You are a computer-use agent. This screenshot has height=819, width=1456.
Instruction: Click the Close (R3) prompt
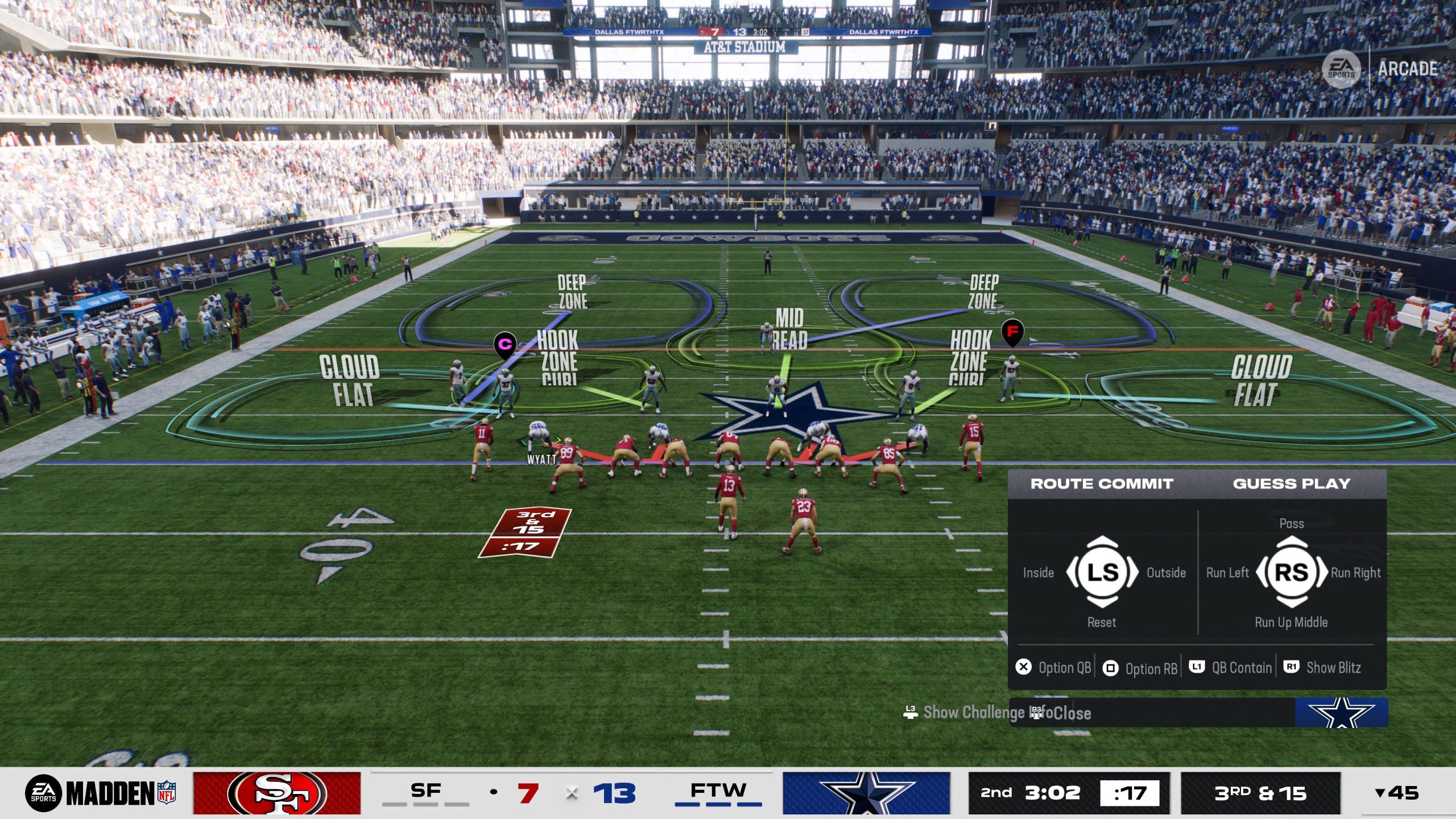click(x=1061, y=713)
